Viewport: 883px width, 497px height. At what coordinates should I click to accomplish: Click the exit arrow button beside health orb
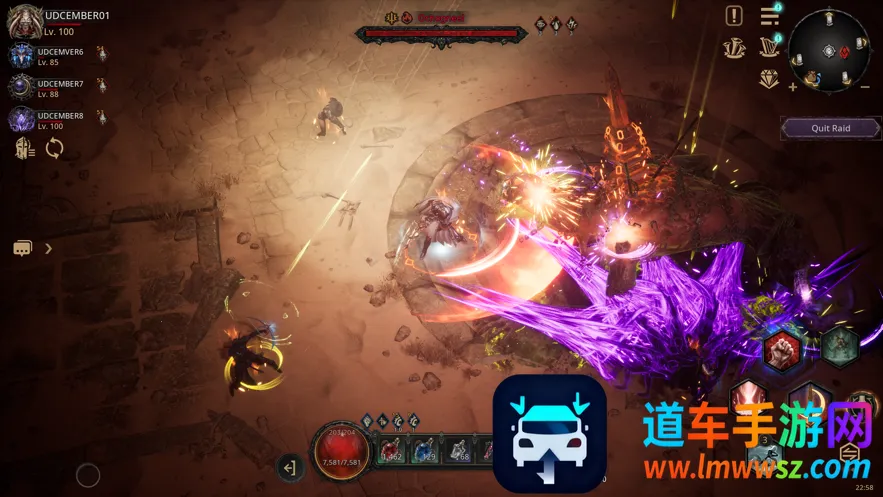[x=290, y=466]
